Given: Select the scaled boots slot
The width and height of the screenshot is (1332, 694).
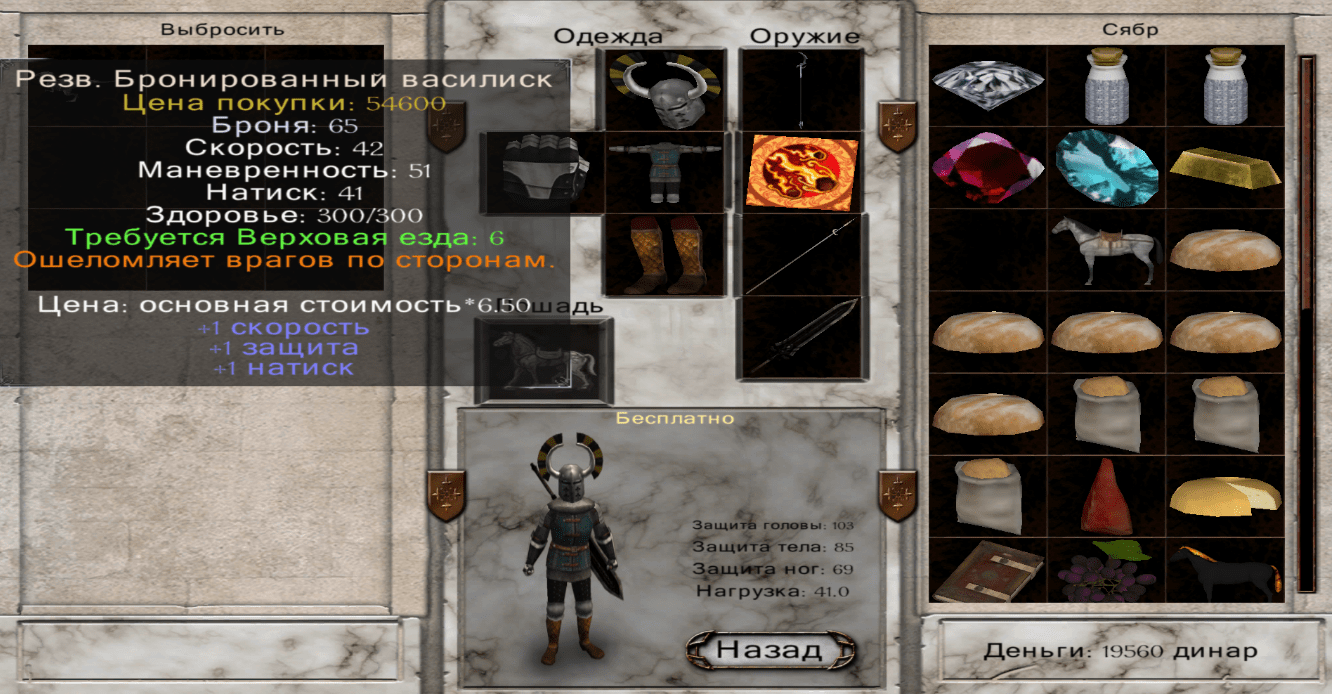Looking at the screenshot, I should [662, 254].
